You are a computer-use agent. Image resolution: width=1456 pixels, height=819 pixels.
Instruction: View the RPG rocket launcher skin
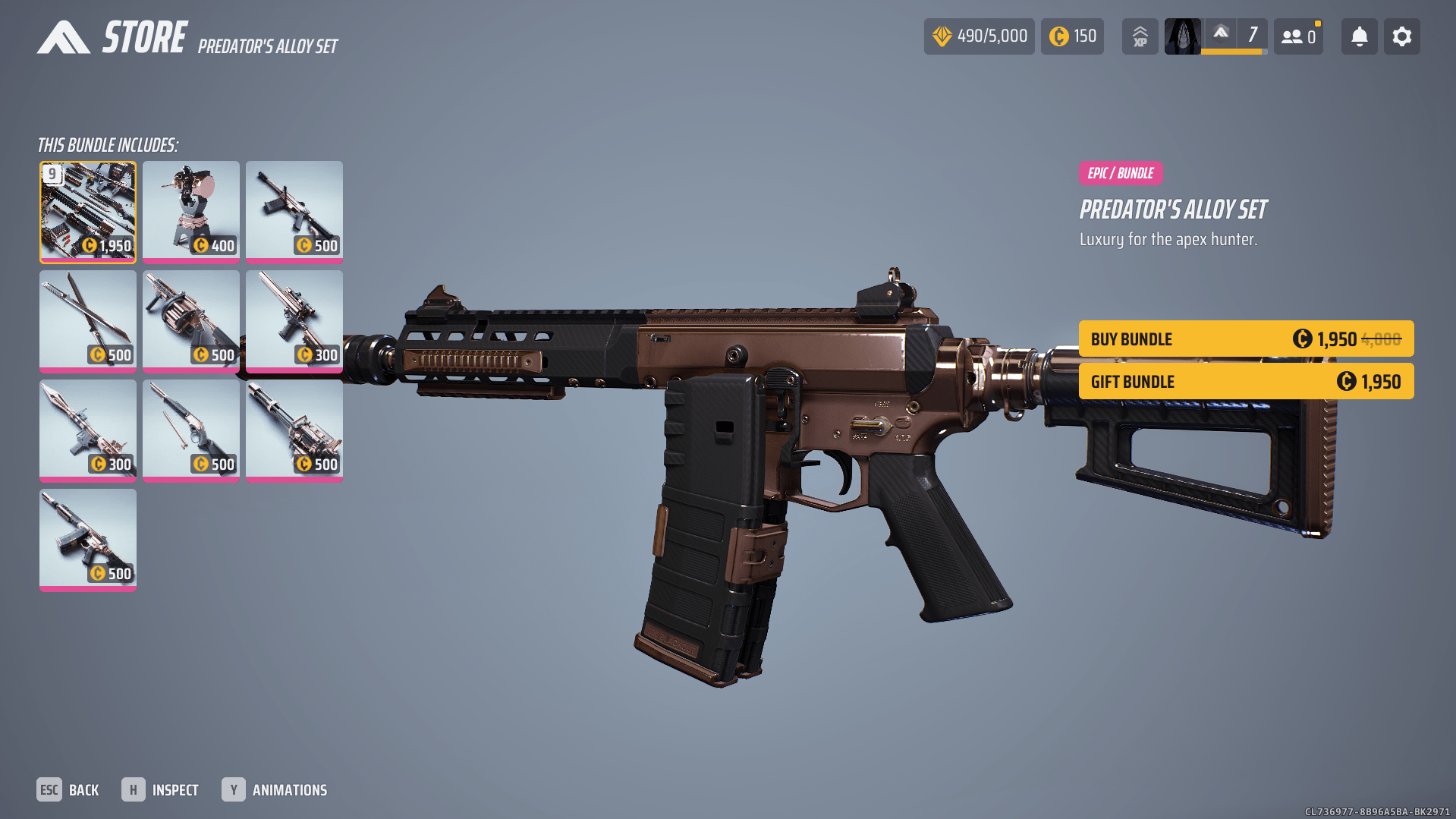point(88,430)
